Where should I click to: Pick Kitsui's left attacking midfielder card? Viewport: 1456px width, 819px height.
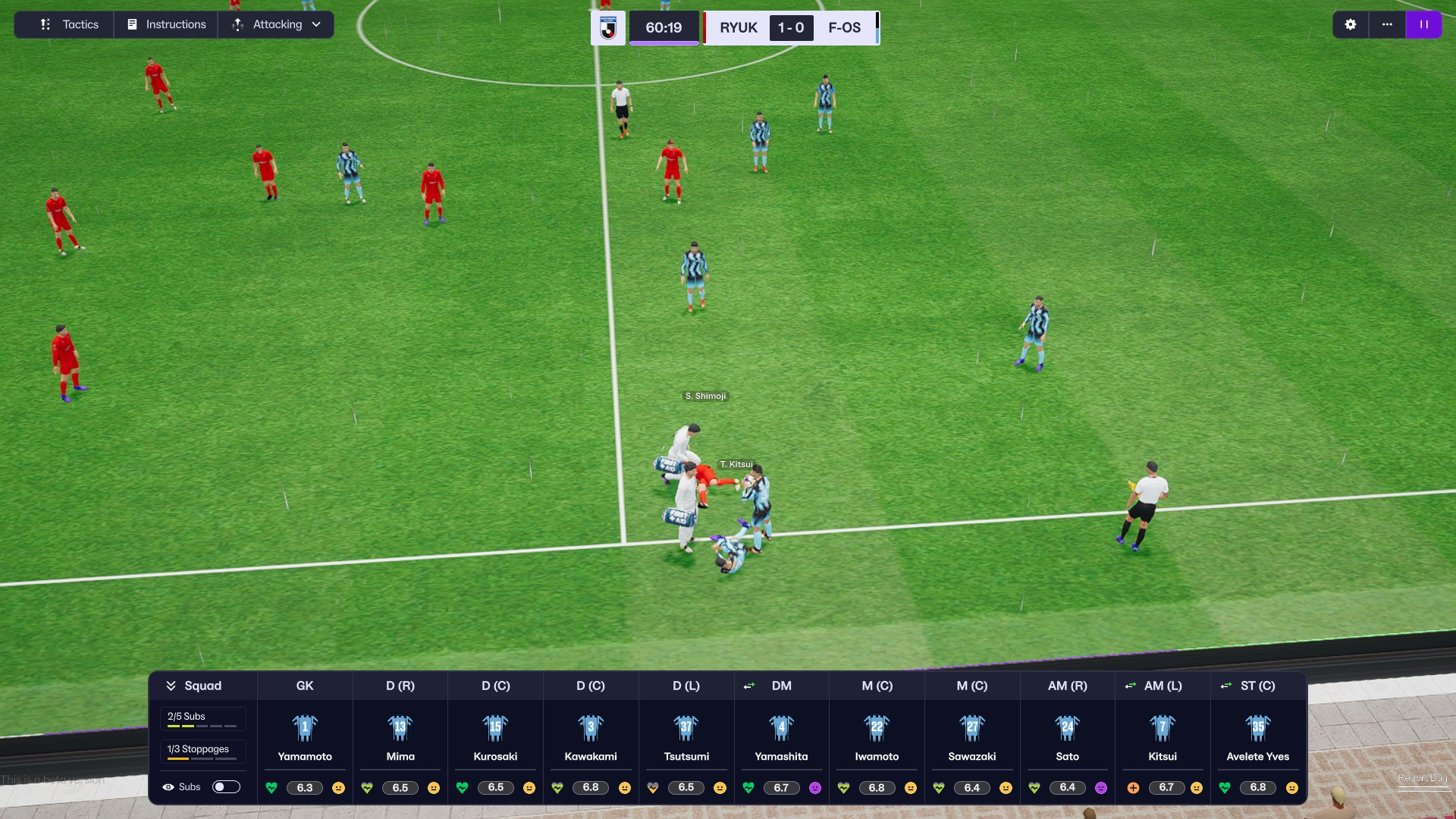point(1163,737)
